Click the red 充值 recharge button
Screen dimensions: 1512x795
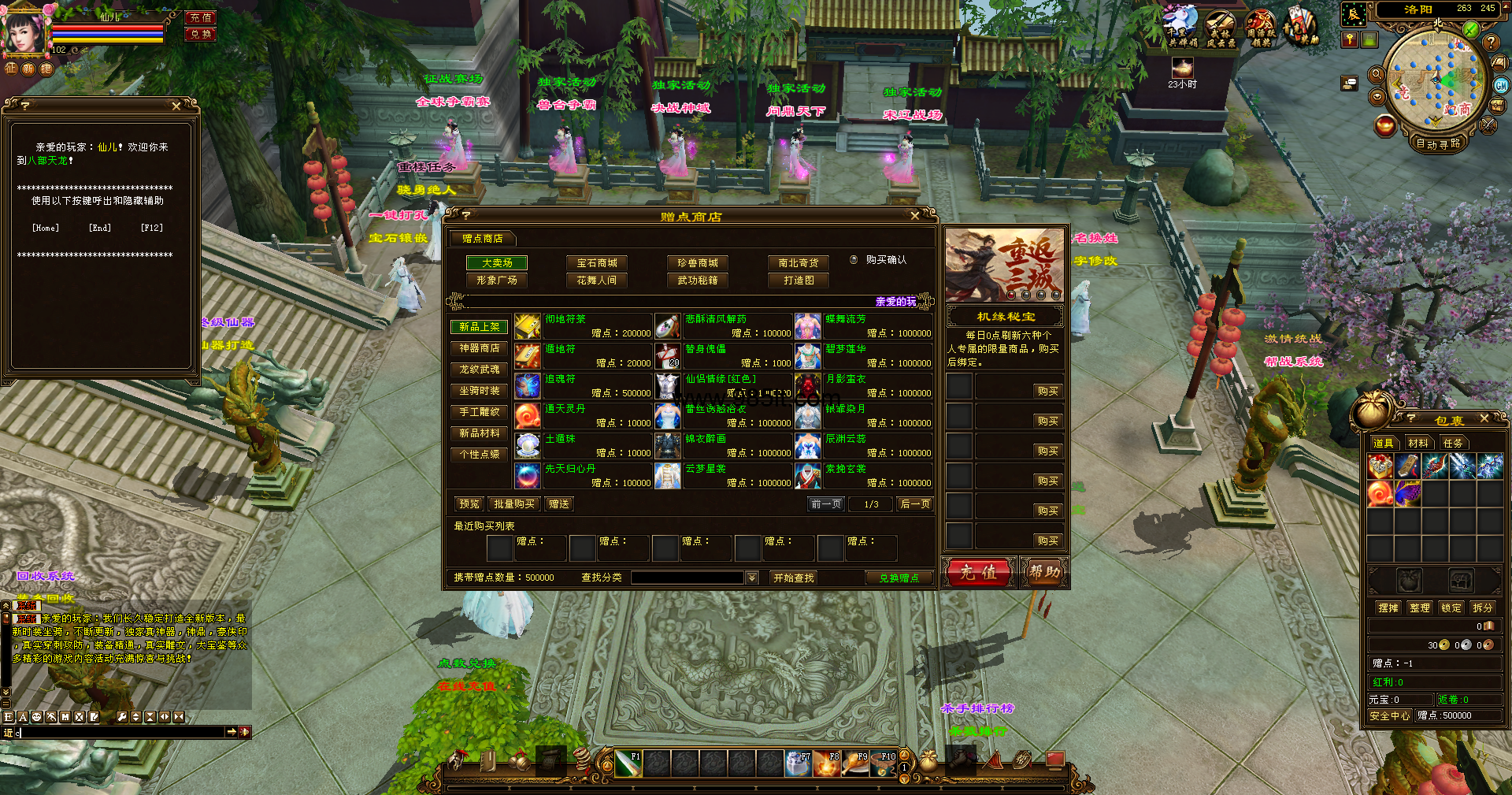978,573
